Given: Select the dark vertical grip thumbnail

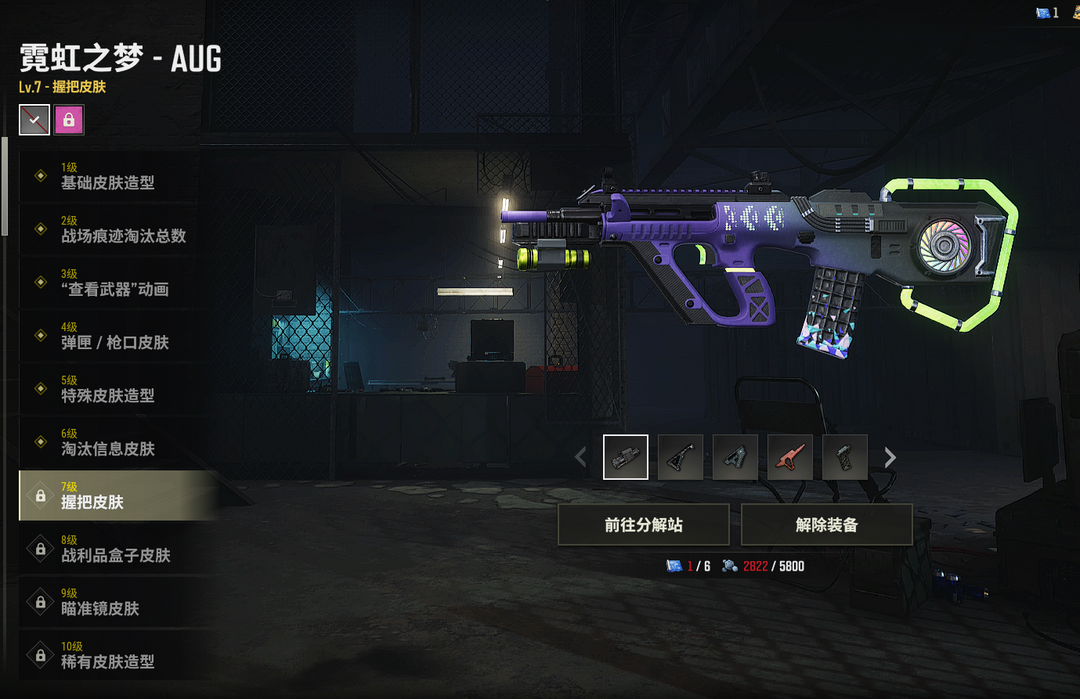Looking at the screenshot, I should (x=844, y=457).
